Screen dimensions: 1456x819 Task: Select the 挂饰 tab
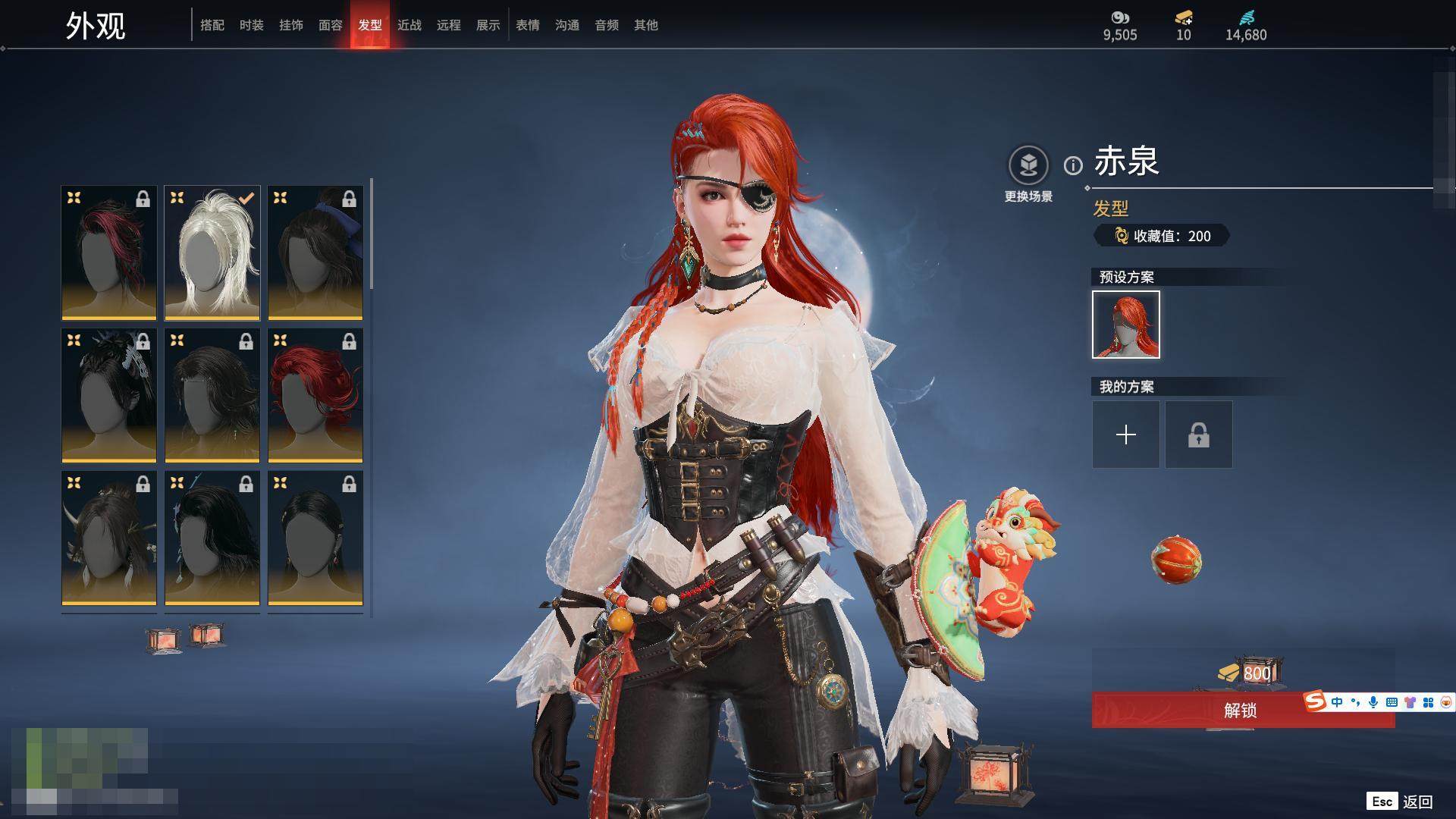click(291, 25)
